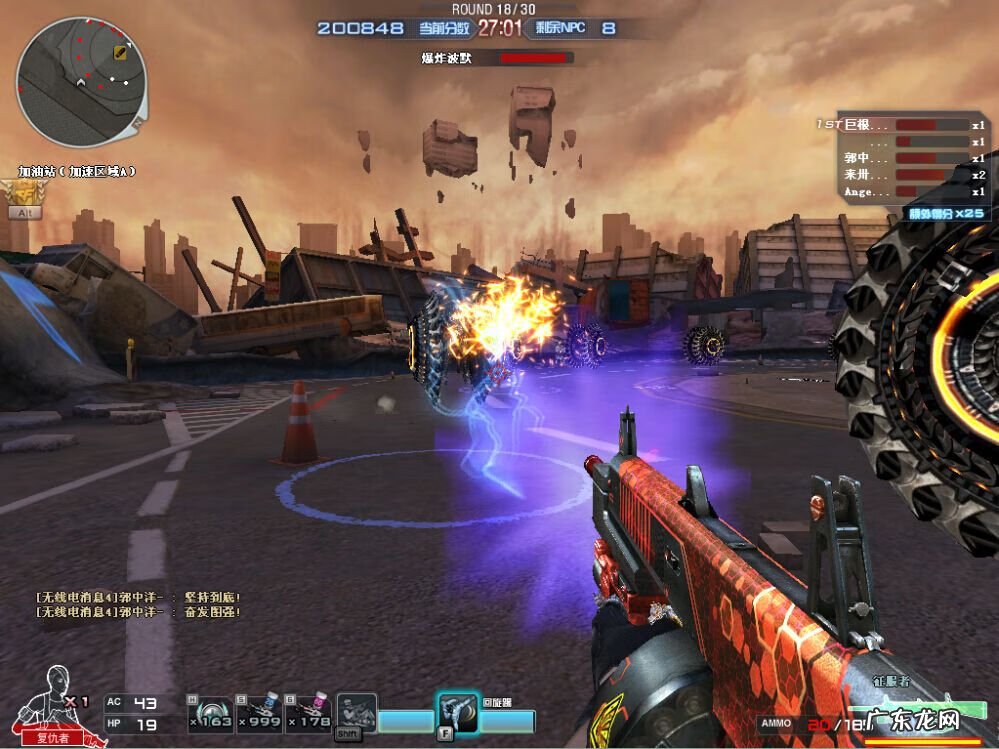Select the 1ST ranked player row
Screen dimensions: 999x749
(x=901, y=125)
